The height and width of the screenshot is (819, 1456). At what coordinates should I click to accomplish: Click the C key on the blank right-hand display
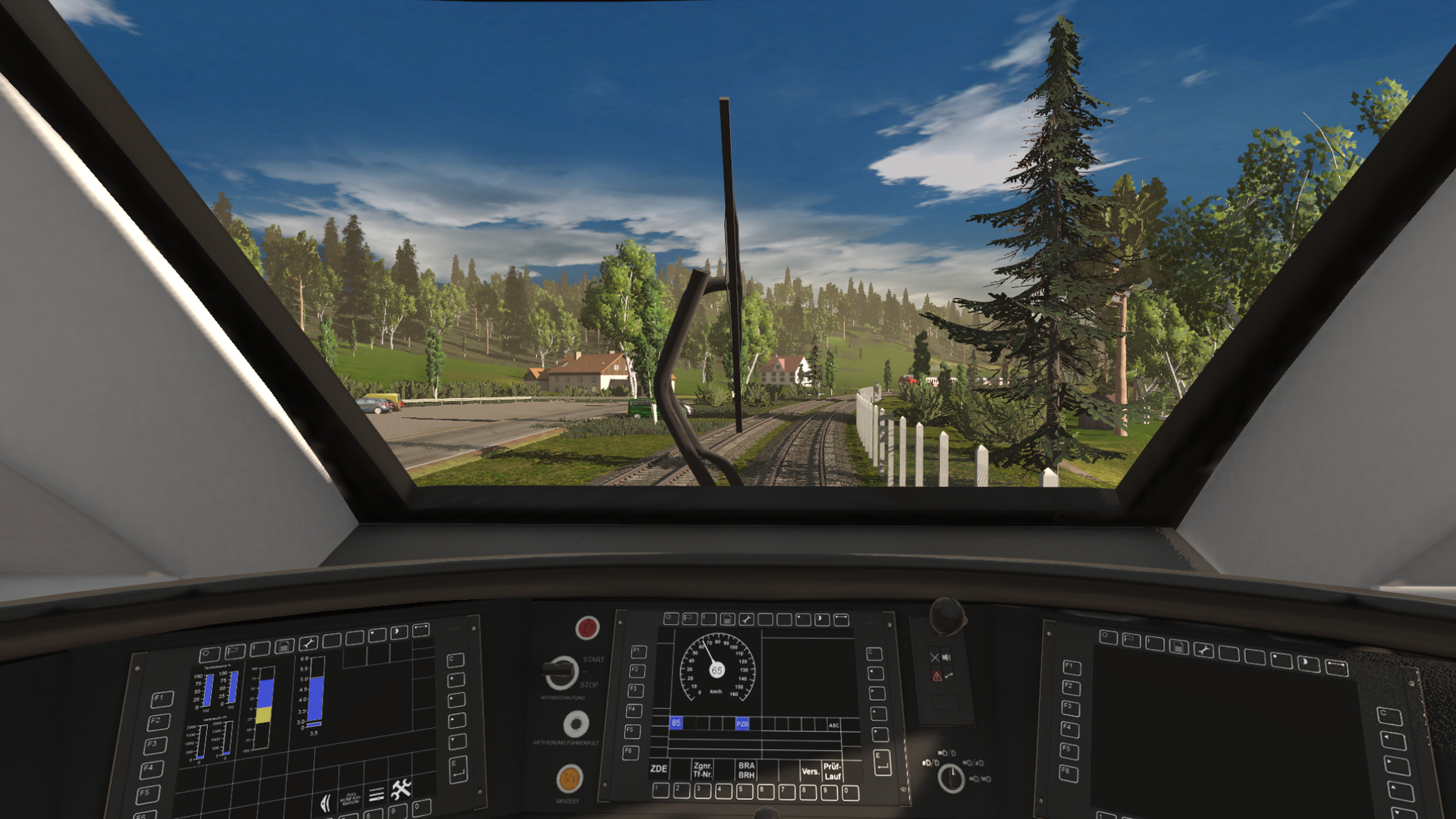(1389, 716)
